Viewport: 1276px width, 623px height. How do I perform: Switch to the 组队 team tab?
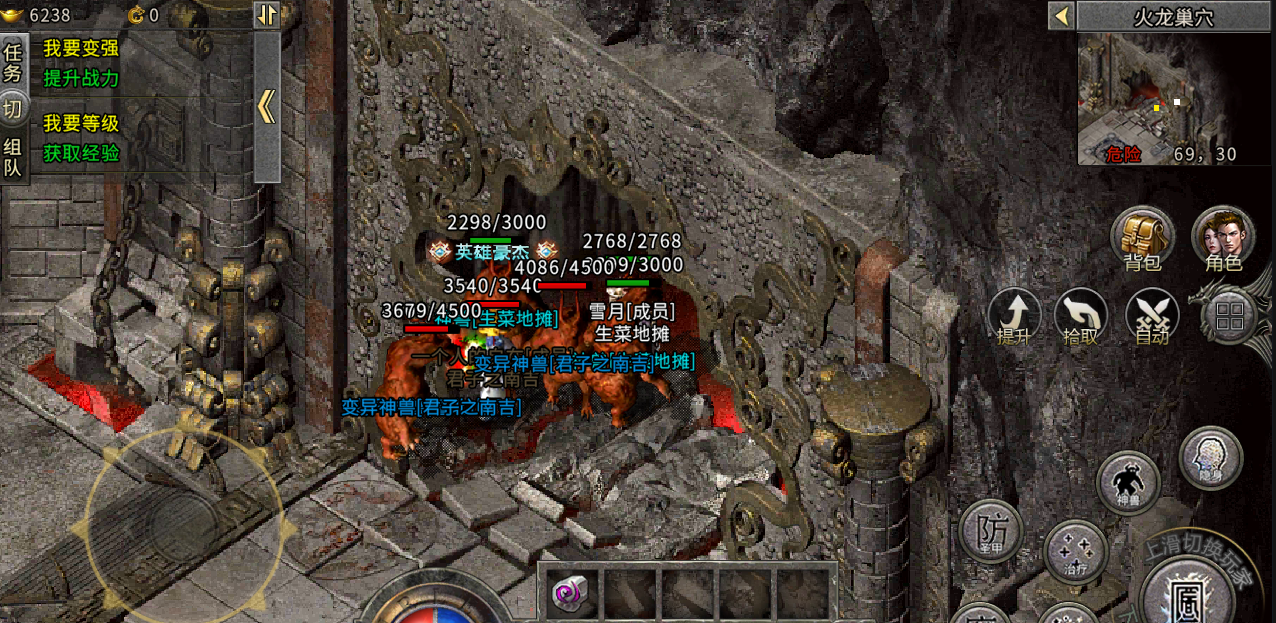click(x=13, y=157)
